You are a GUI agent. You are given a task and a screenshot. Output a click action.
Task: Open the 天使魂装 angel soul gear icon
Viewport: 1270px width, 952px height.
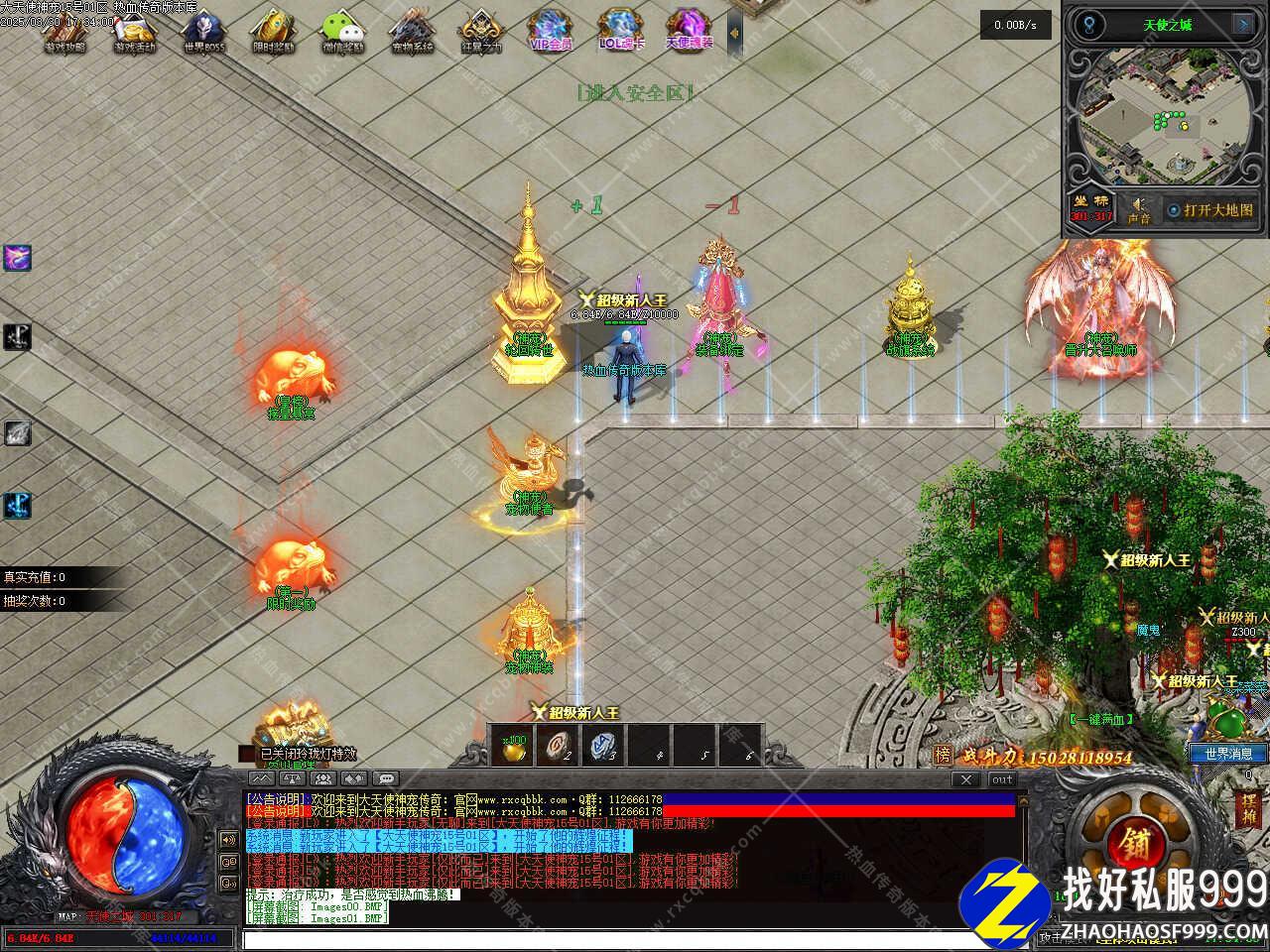pyautogui.click(x=687, y=31)
